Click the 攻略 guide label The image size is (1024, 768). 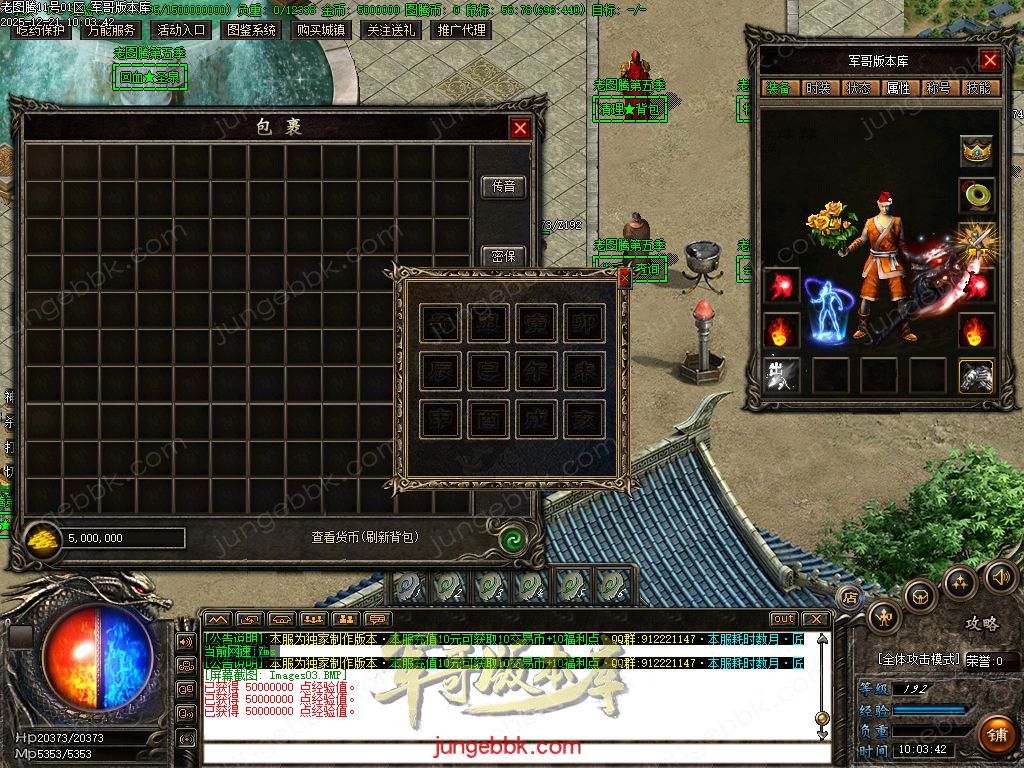tap(981, 624)
